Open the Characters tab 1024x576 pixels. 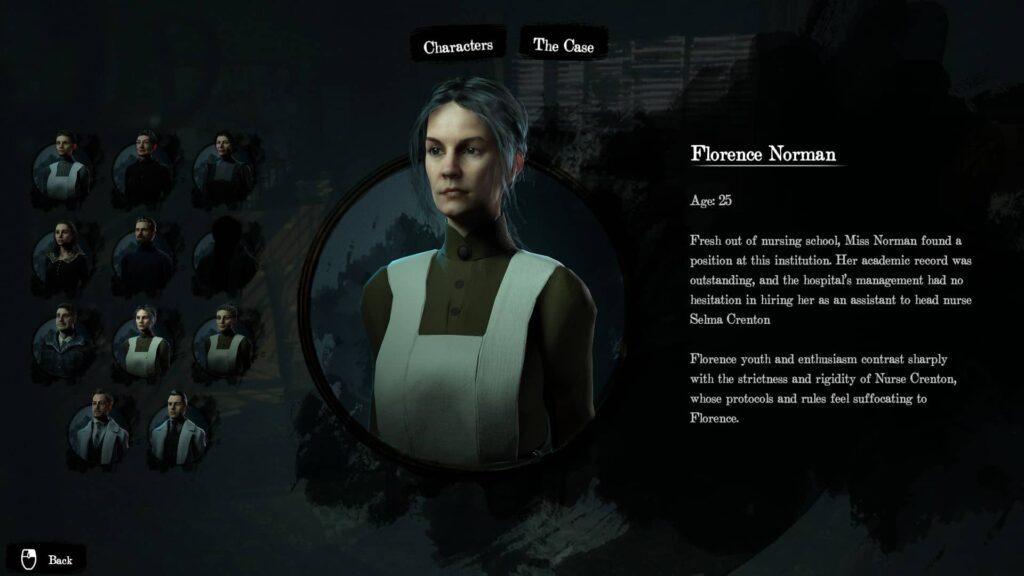point(458,46)
